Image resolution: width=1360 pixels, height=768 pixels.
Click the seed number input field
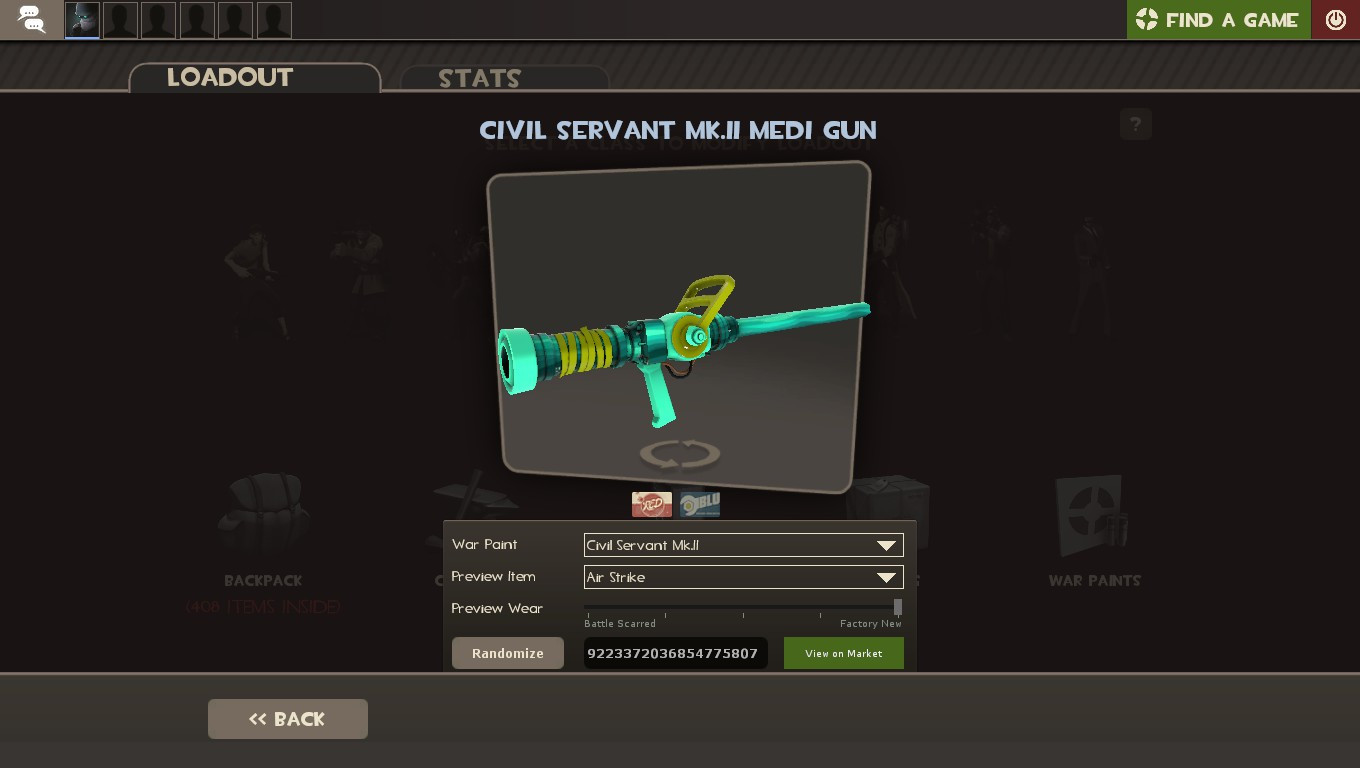click(x=676, y=653)
